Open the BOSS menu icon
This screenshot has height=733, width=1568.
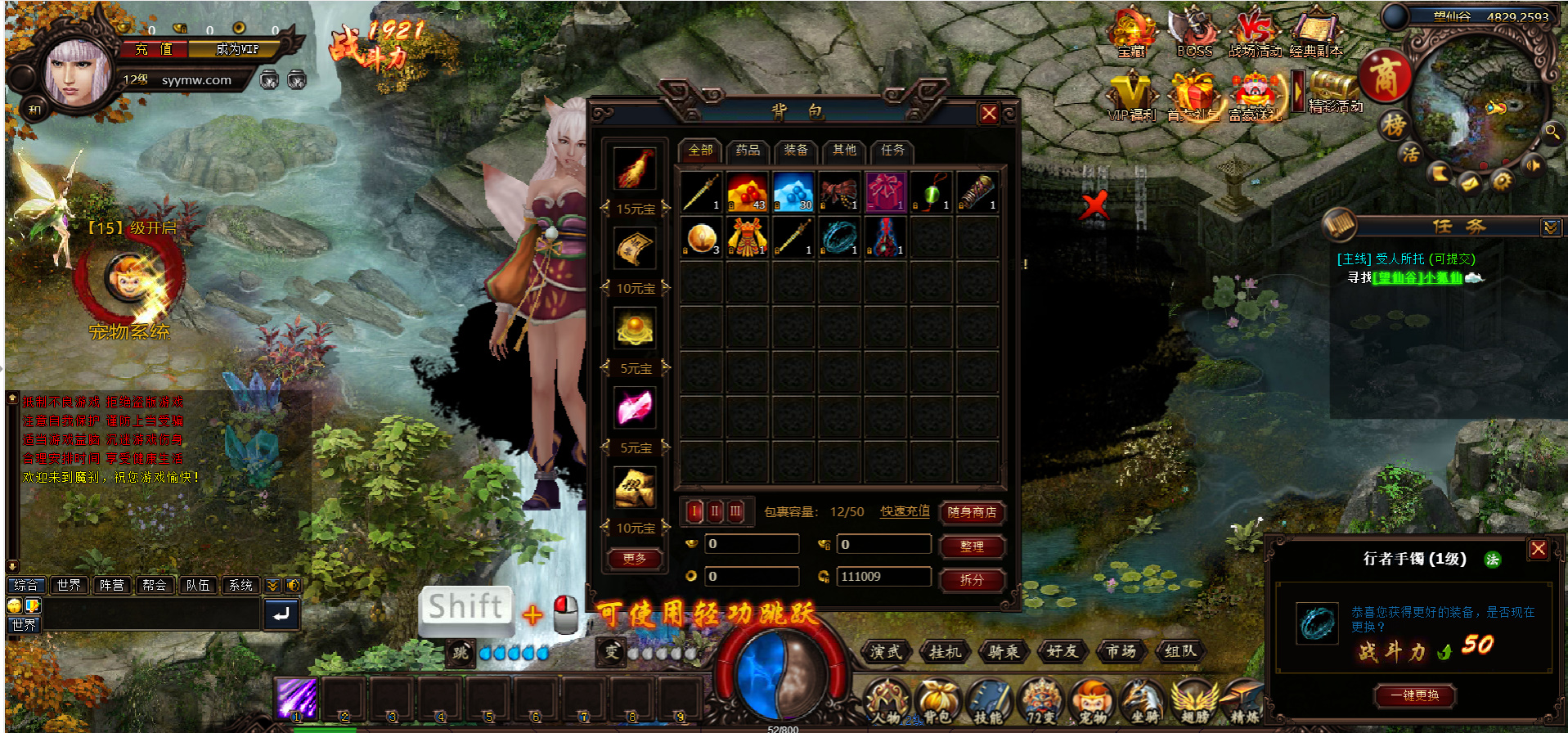click(x=1193, y=33)
